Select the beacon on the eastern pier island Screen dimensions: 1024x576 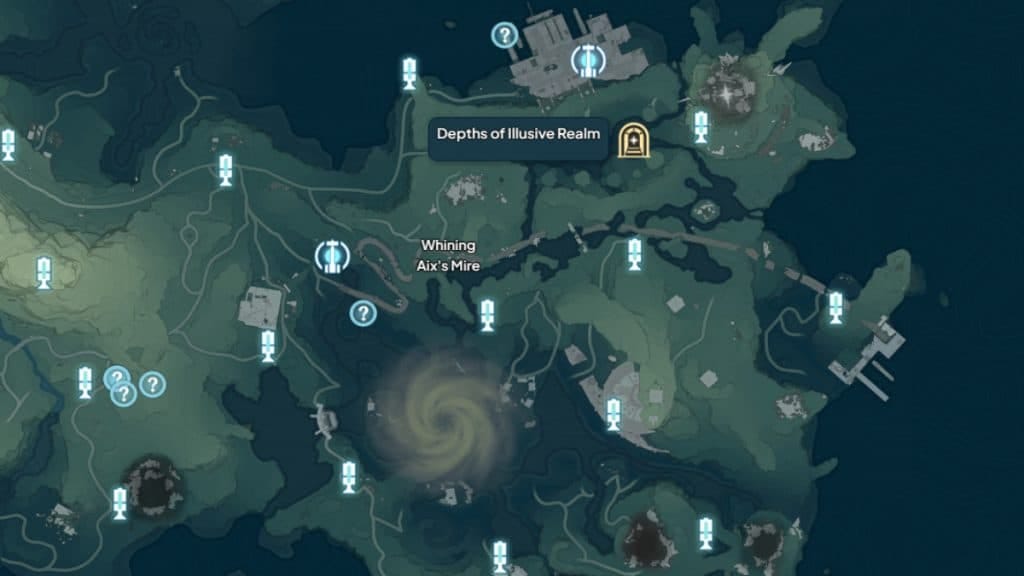click(835, 307)
